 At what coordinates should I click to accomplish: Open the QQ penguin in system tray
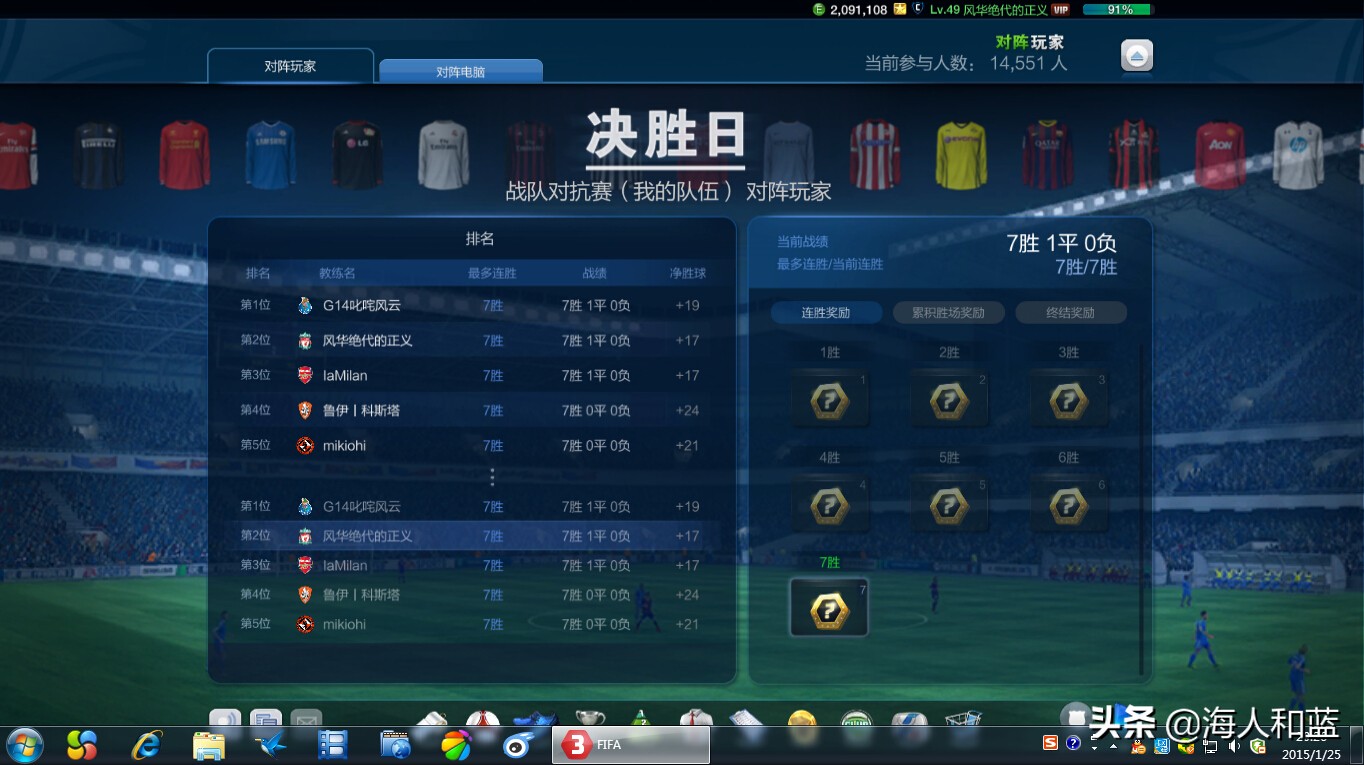(1138, 747)
